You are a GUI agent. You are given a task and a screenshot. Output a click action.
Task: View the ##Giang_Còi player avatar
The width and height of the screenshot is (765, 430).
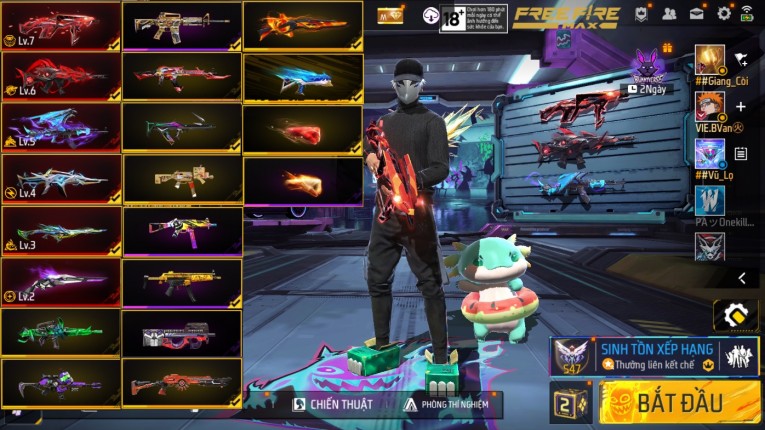(x=710, y=58)
